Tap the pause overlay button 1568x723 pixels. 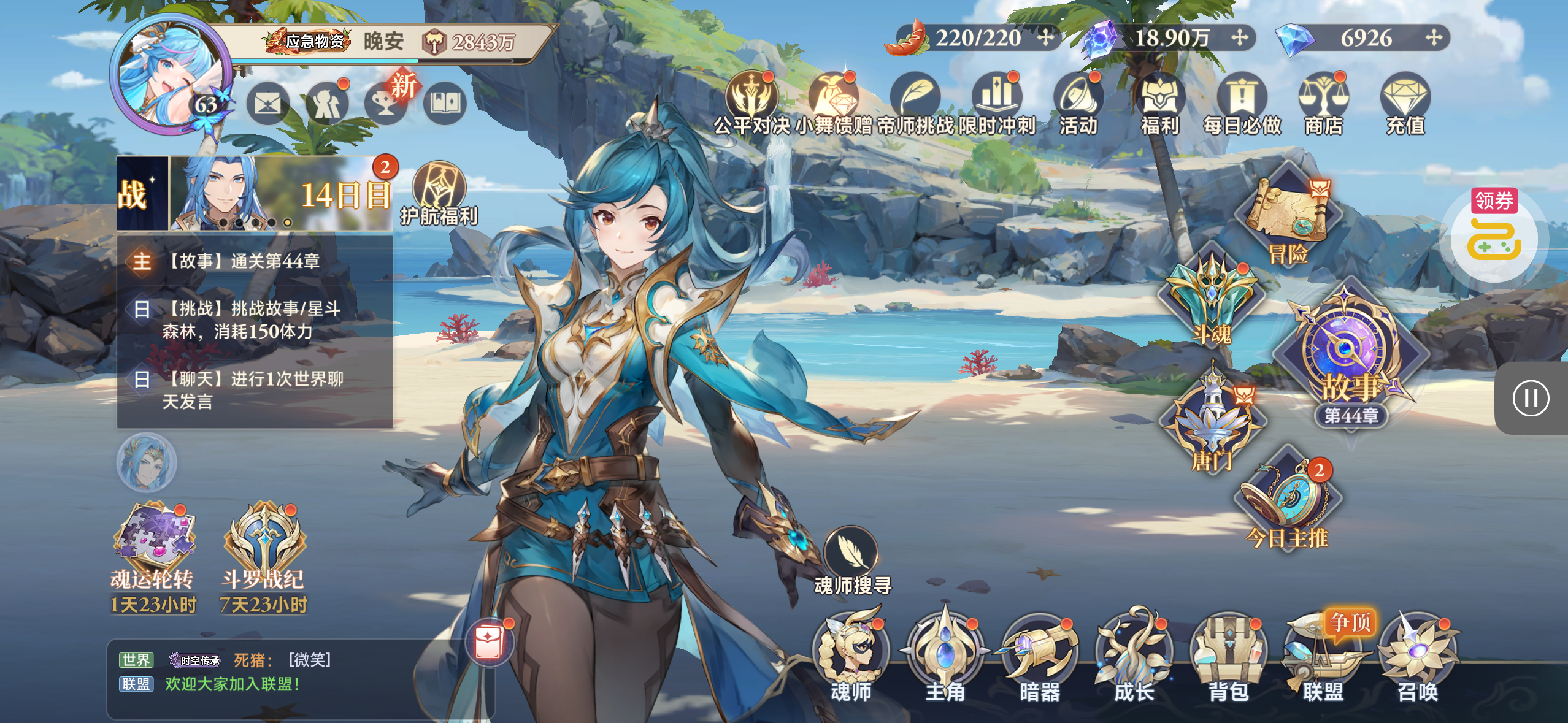[x=1531, y=398]
